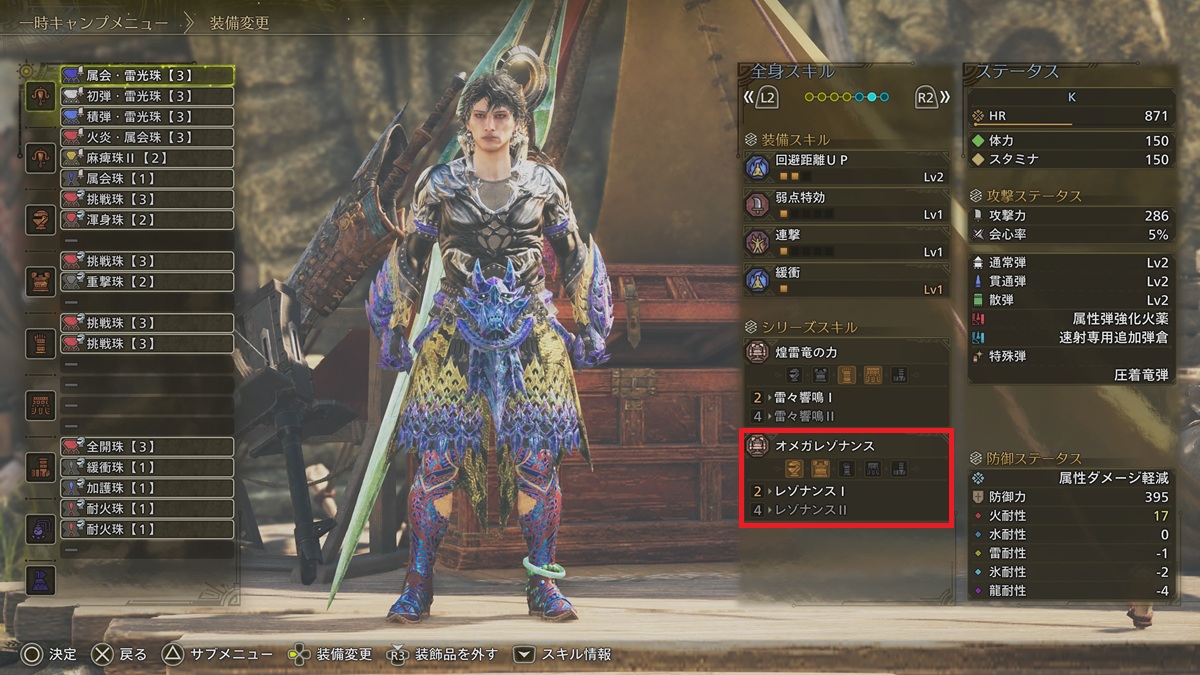
Task: Select the 全開珠【3】 decoration slot
Action: (147, 446)
